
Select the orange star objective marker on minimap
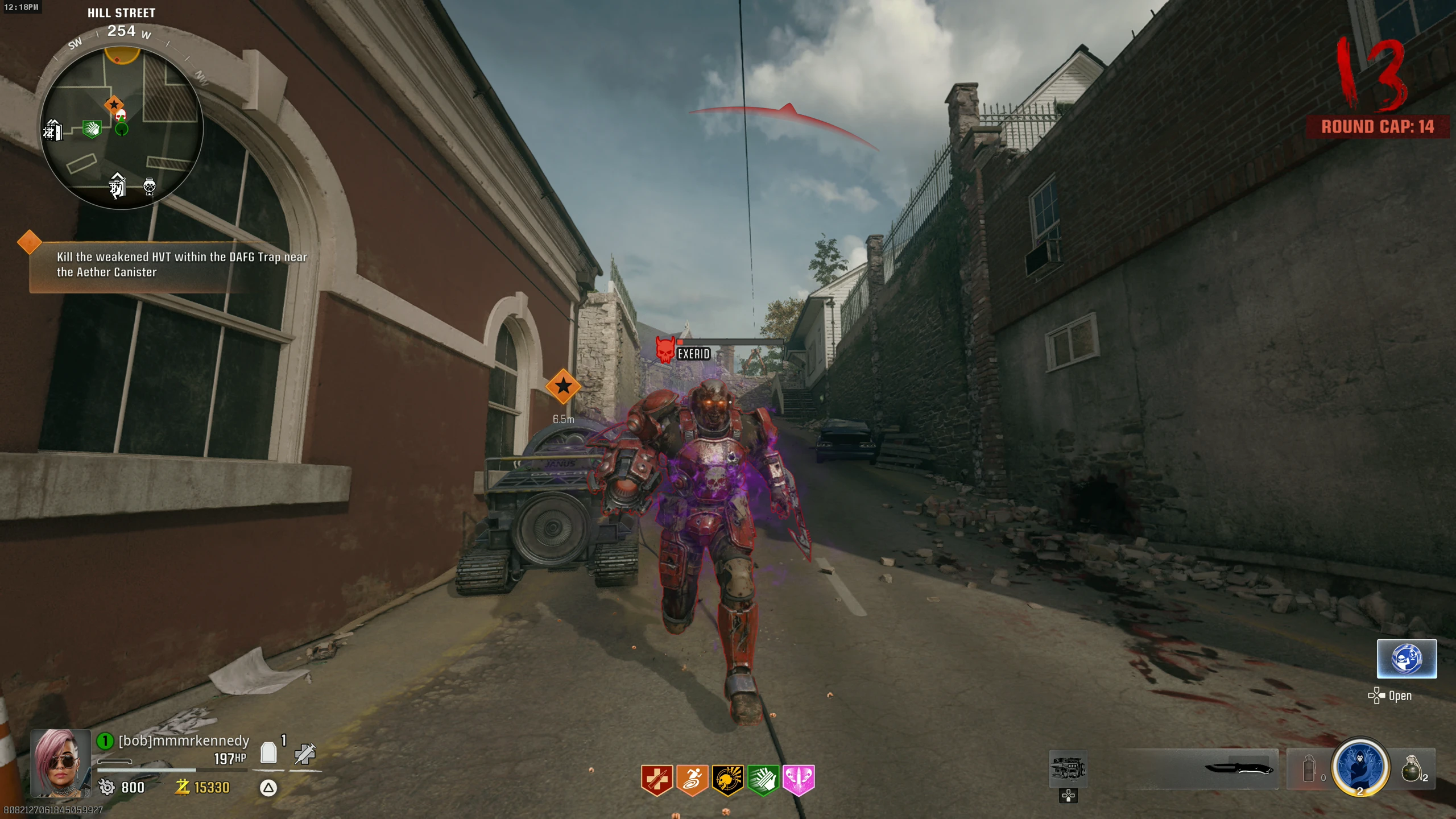click(114, 104)
